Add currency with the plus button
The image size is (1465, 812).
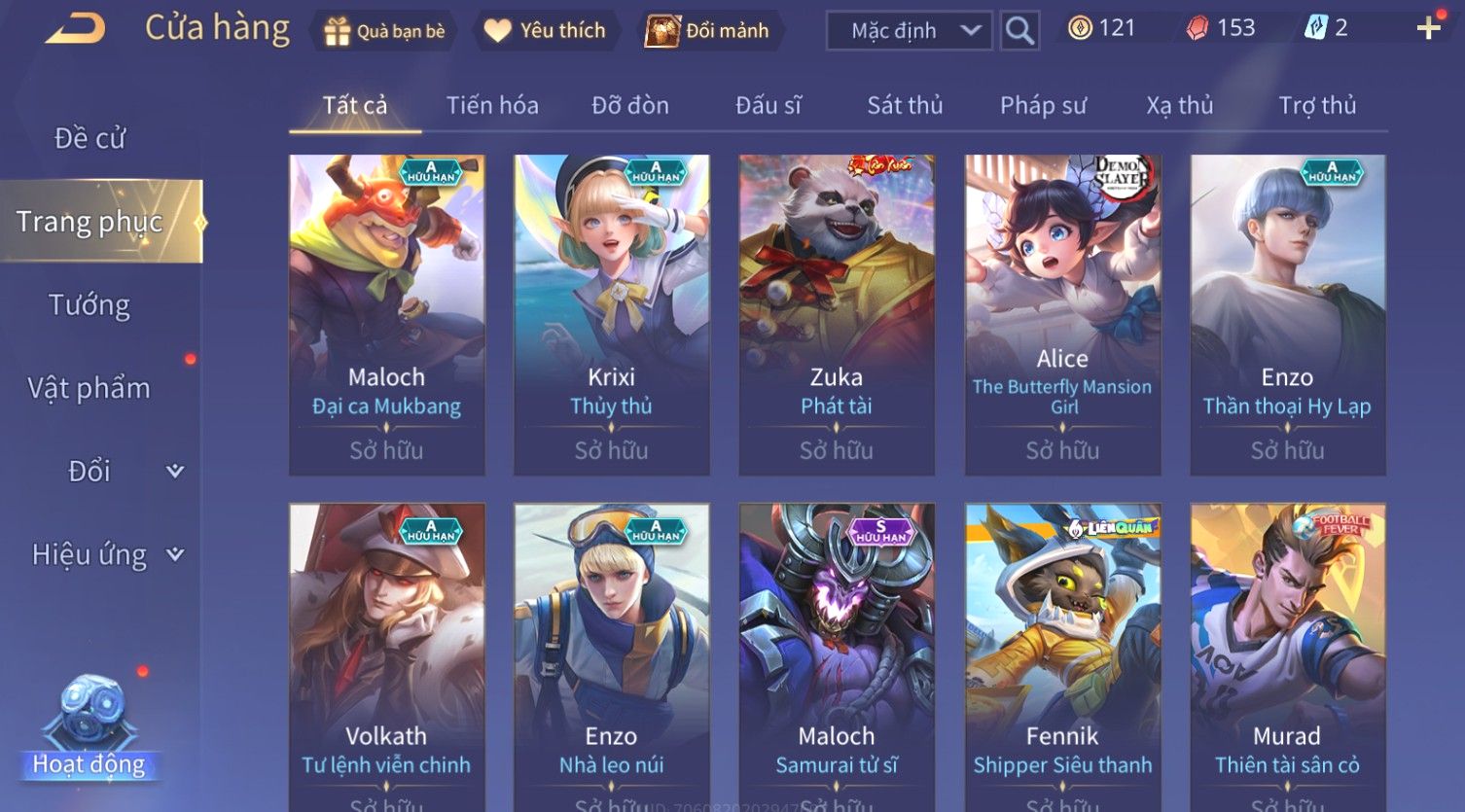tap(1428, 28)
